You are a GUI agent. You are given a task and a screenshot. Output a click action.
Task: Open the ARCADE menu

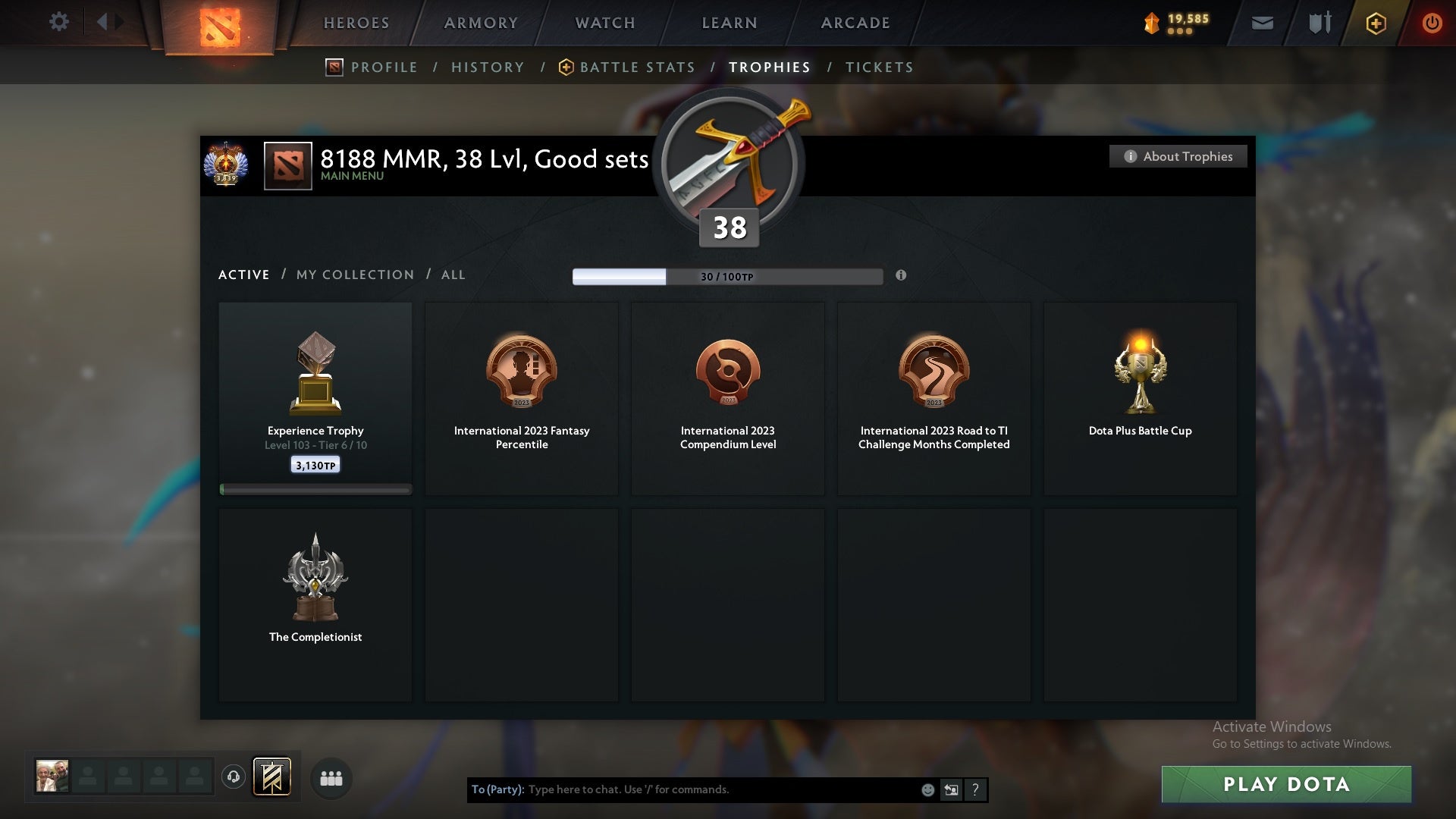click(x=855, y=23)
